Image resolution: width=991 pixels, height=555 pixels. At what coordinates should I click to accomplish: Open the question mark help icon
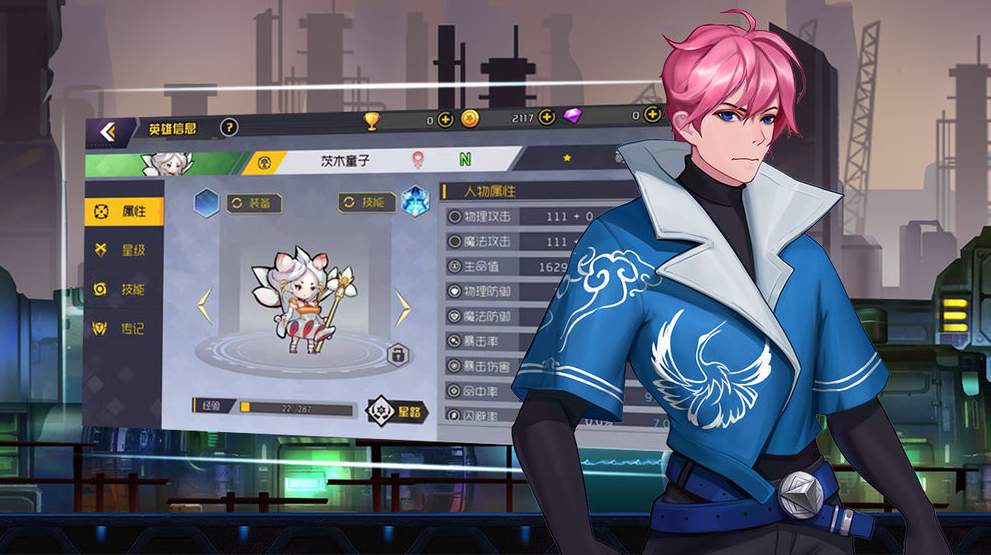[x=229, y=127]
